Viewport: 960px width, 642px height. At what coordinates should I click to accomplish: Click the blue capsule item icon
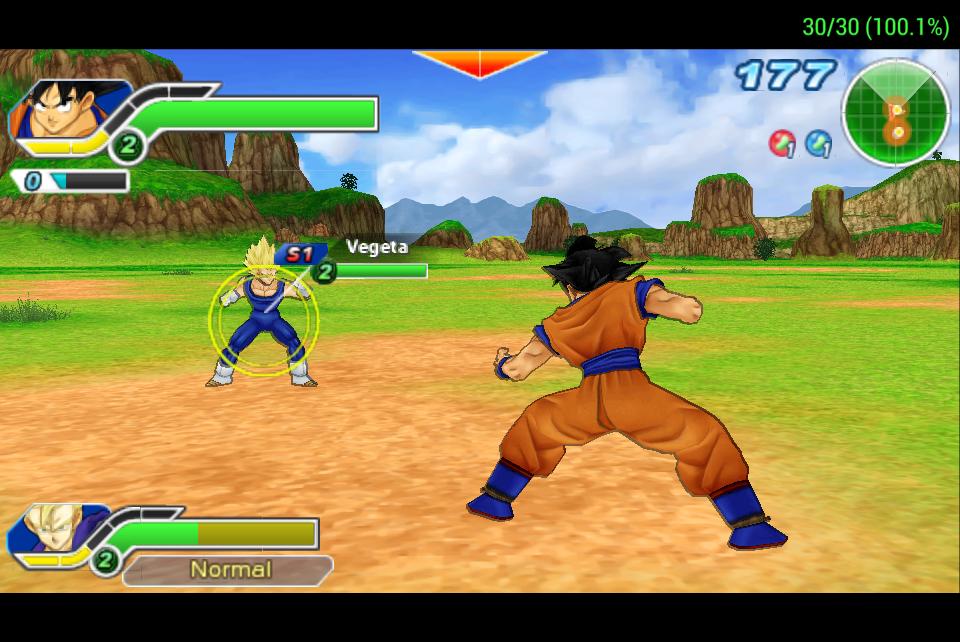click(818, 143)
